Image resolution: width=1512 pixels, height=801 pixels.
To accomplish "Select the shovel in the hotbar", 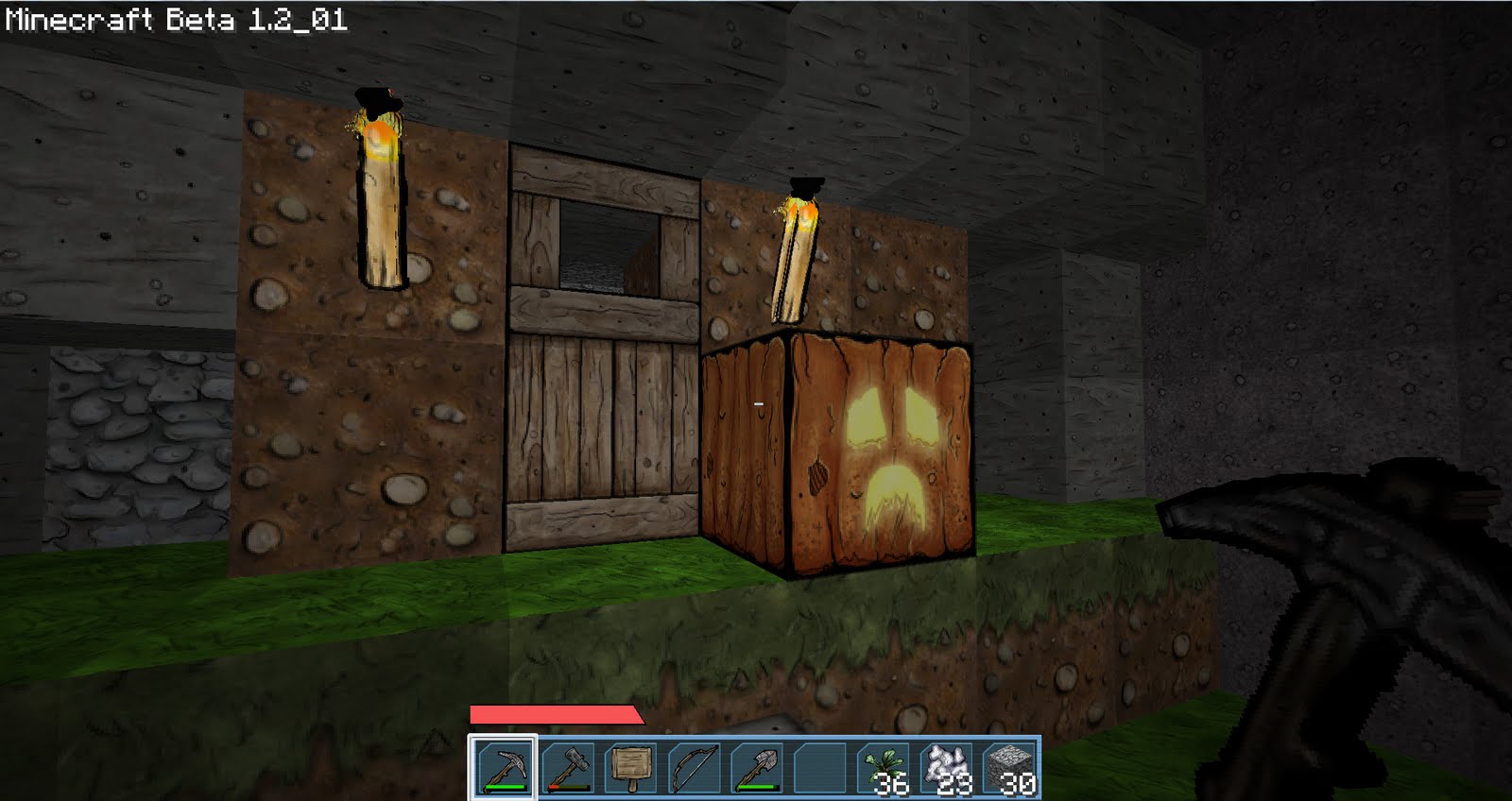I will [x=758, y=767].
